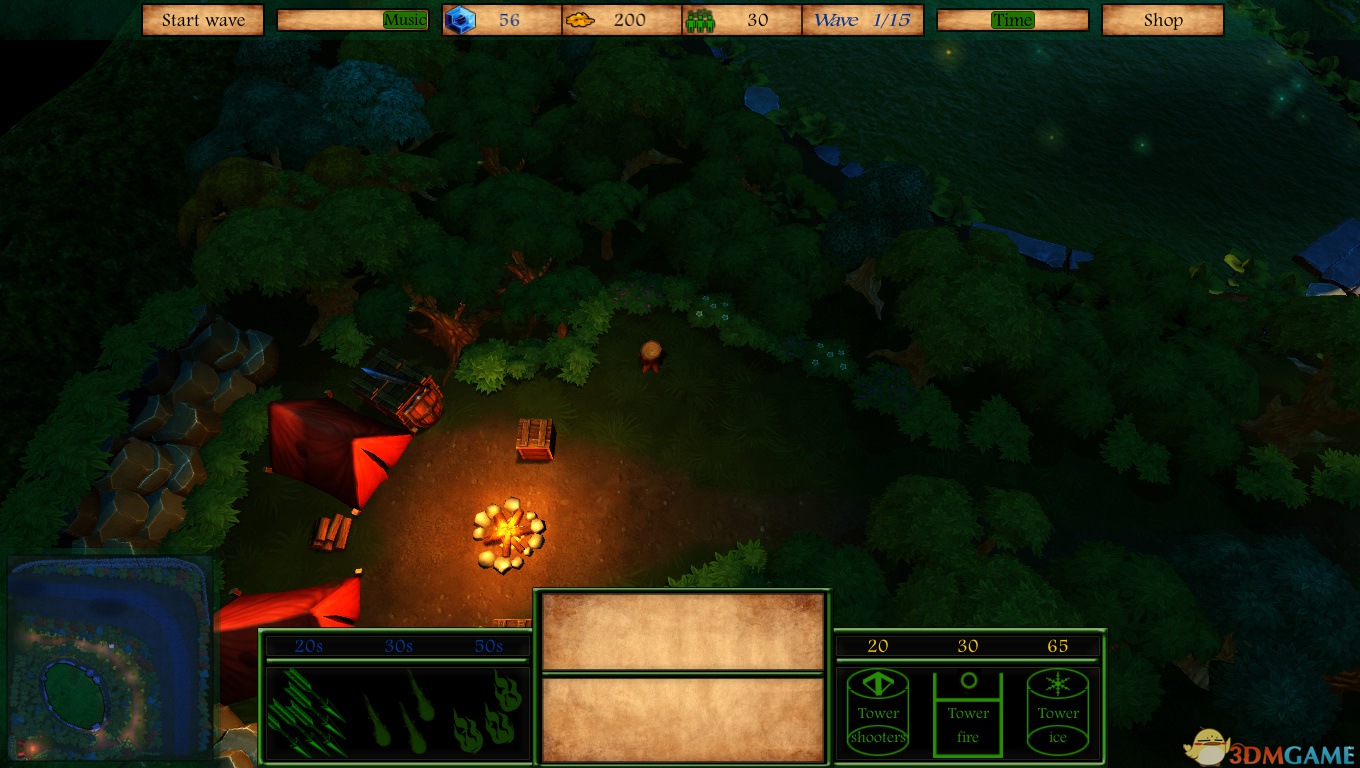Toggle the Music setting

click(405, 20)
